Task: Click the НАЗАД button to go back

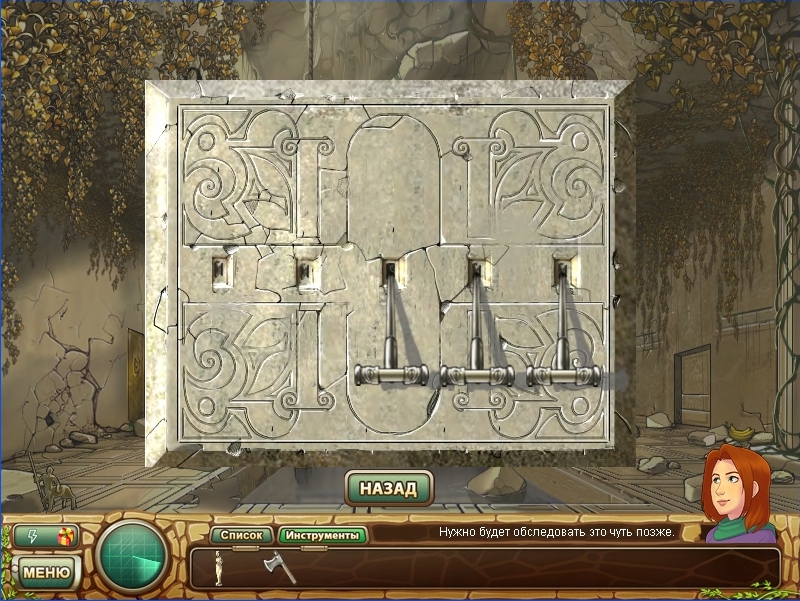Action: [389, 488]
